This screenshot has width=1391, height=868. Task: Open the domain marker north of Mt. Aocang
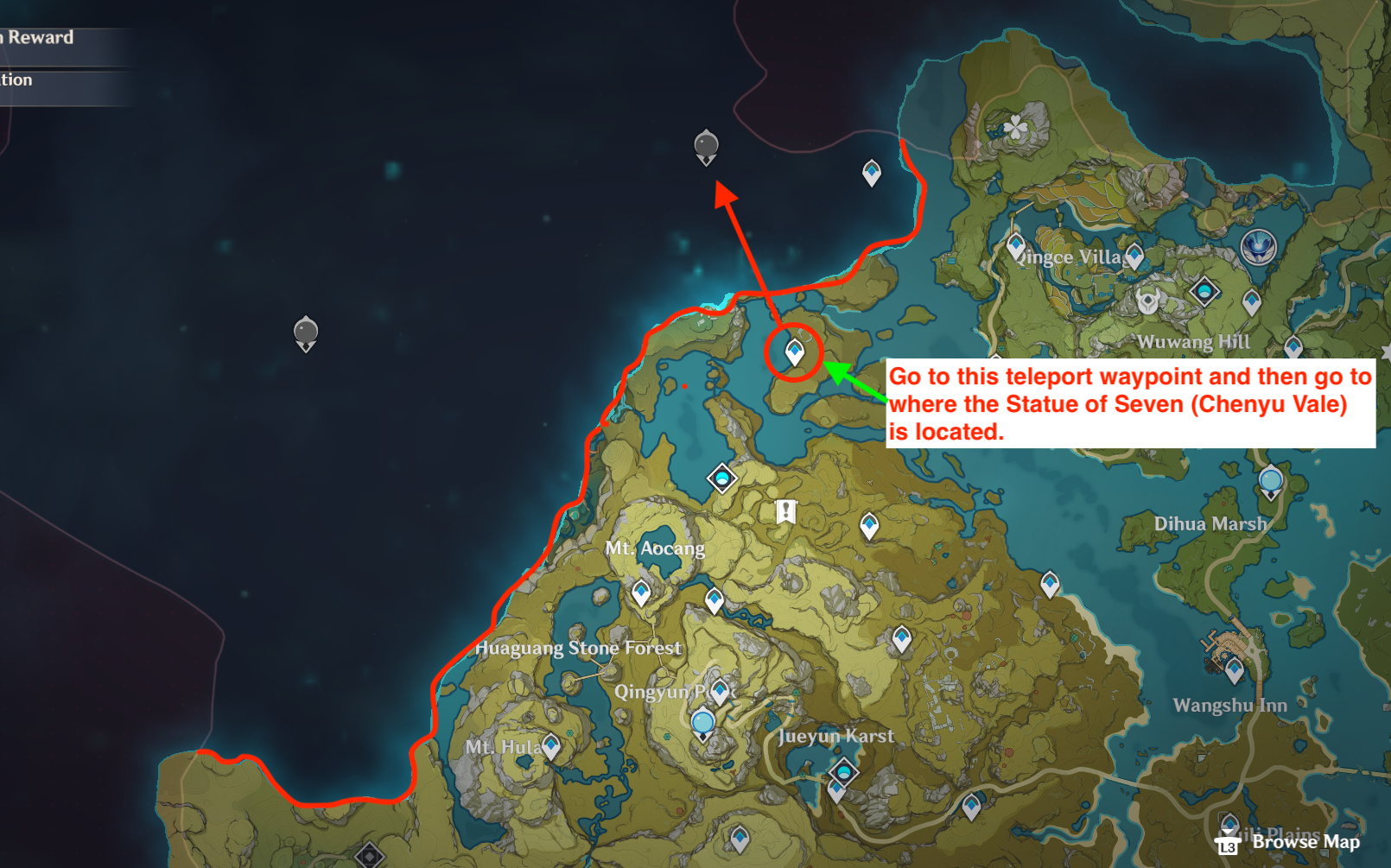tap(721, 478)
